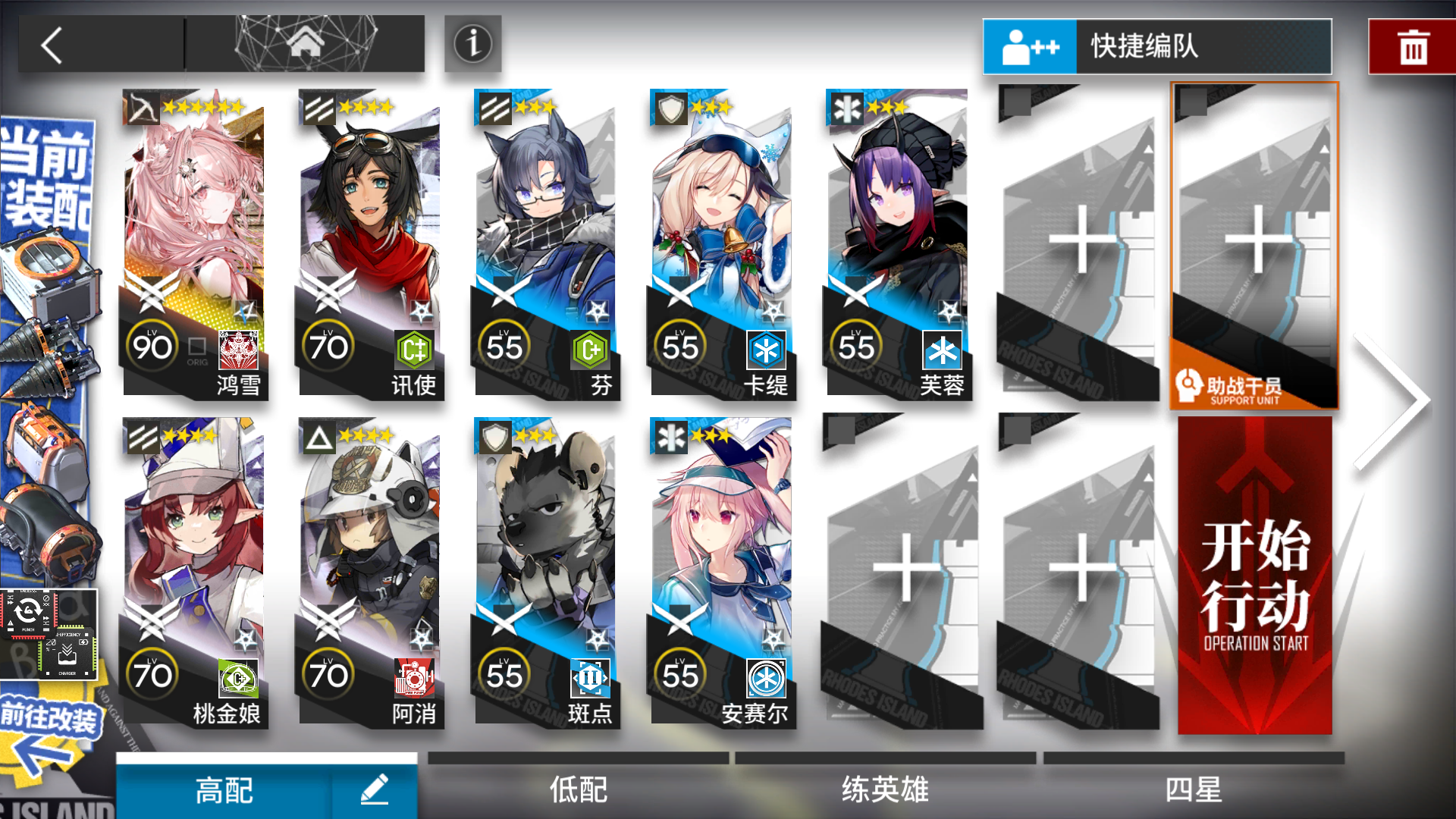
Task: Click the home icon in the top bar
Action: (305, 42)
